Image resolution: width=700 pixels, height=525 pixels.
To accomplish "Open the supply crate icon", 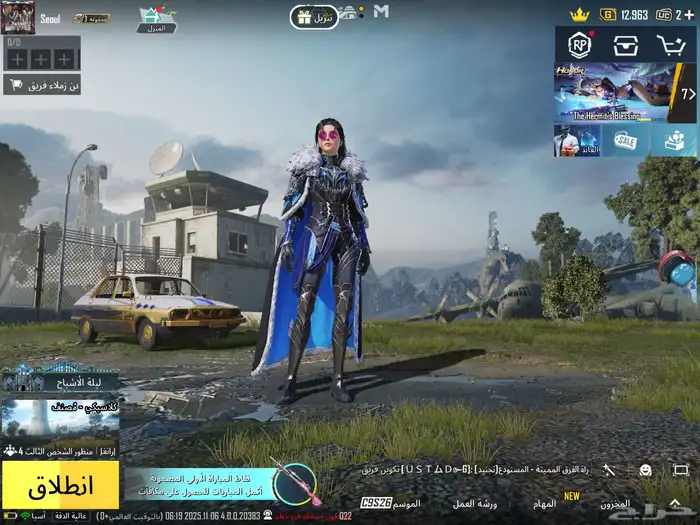I will [x=626, y=45].
